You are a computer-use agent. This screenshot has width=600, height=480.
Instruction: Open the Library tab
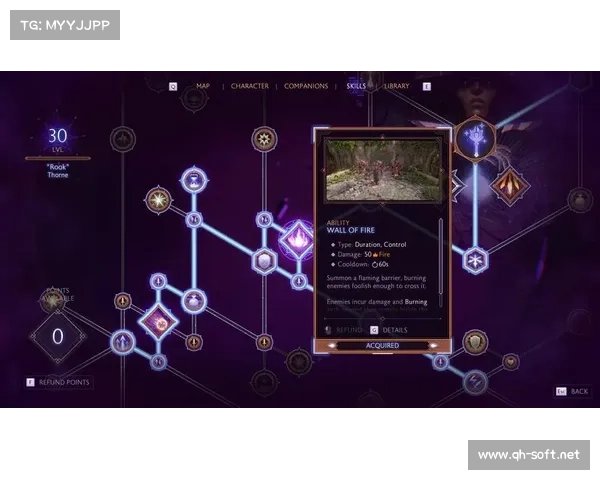coord(396,86)
